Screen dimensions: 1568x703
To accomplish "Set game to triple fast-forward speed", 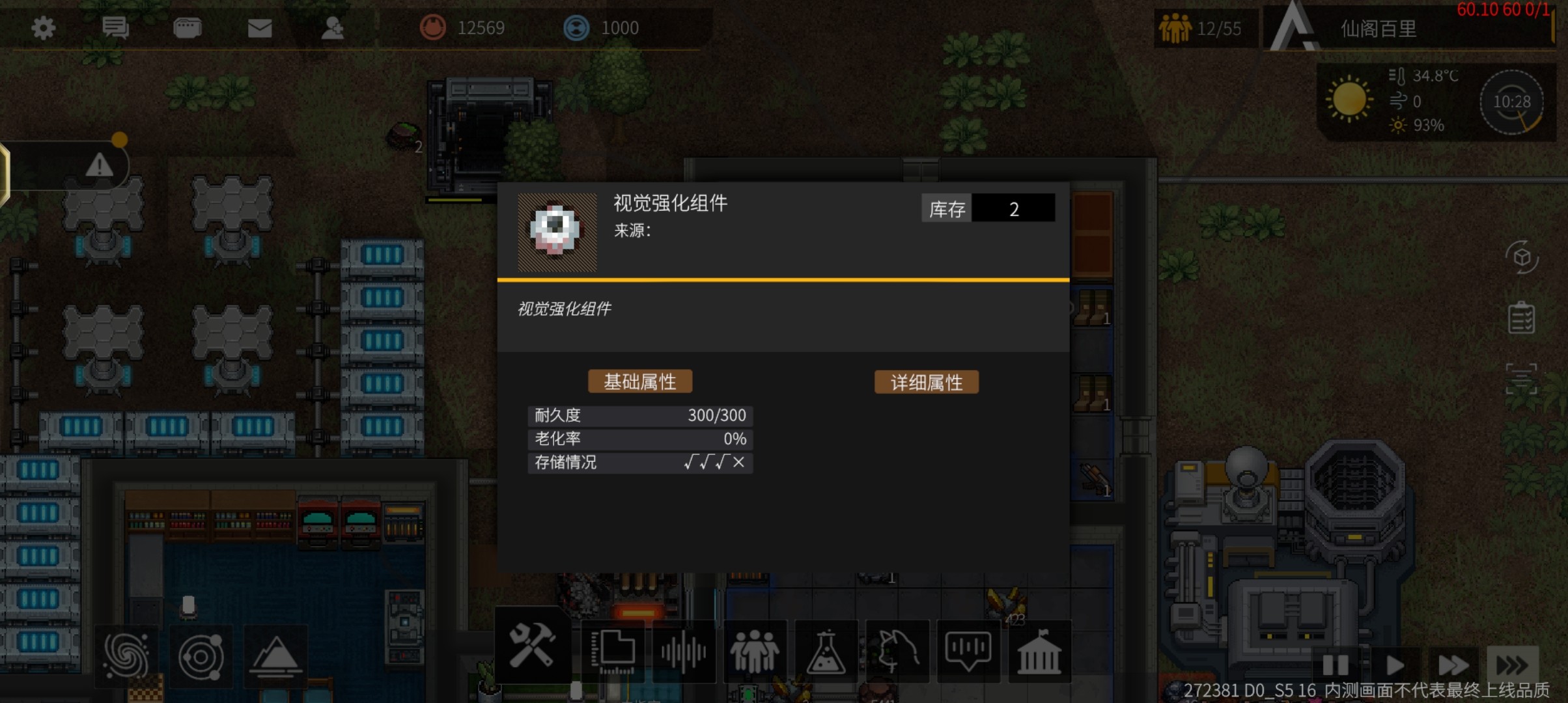I will (x=1512, y=665).
